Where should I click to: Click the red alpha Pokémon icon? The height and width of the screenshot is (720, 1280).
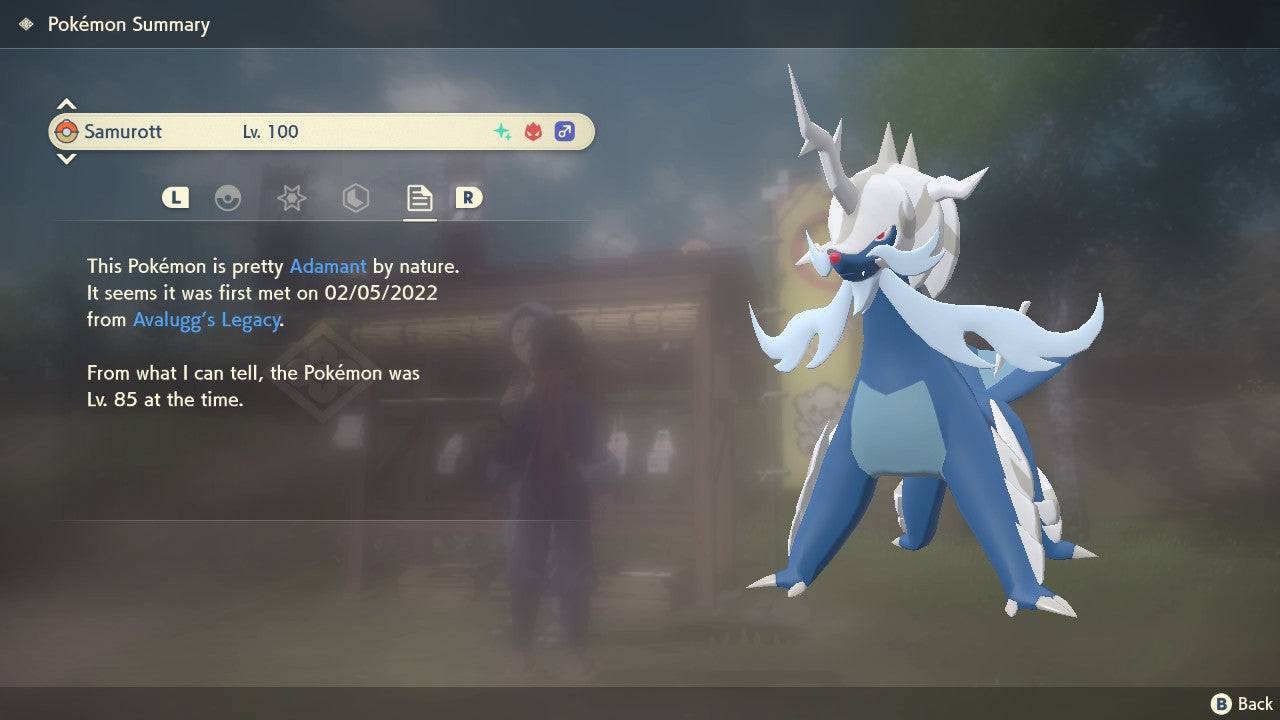click(x=531, y=131)
